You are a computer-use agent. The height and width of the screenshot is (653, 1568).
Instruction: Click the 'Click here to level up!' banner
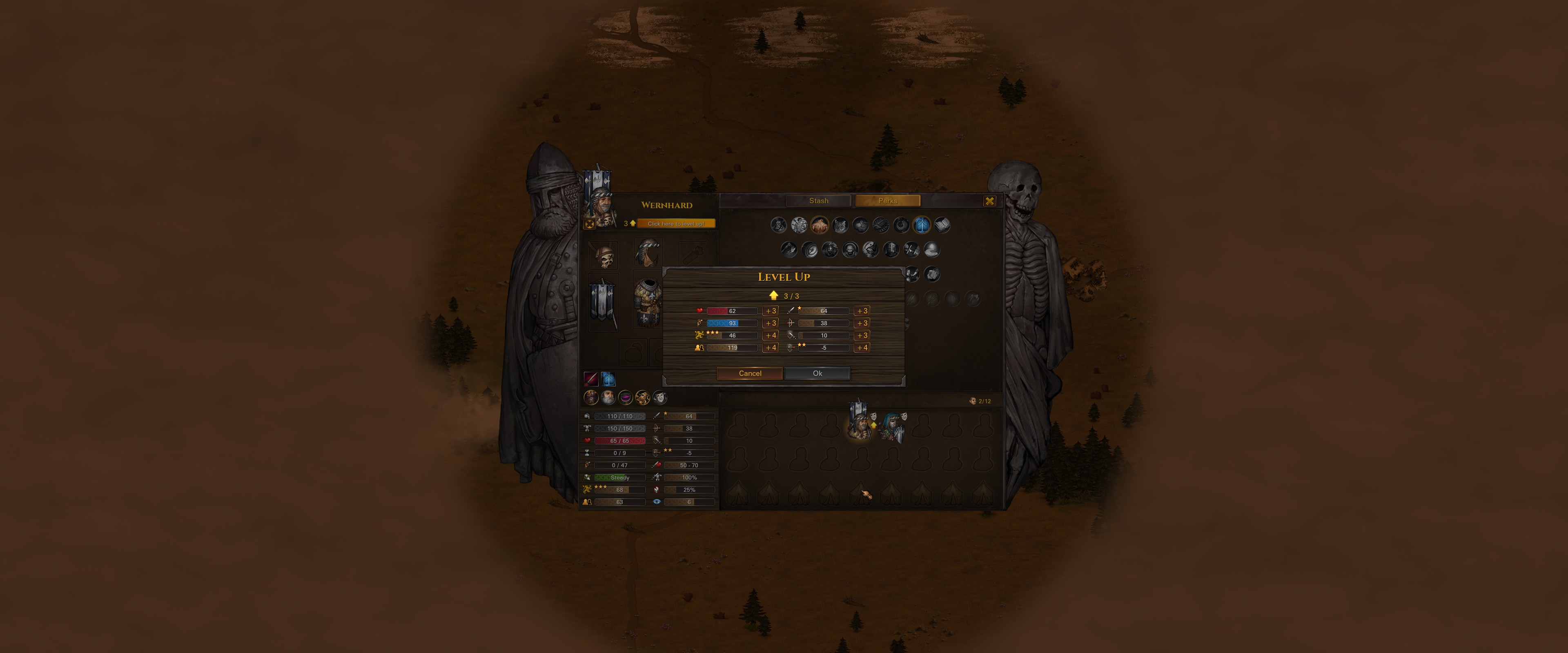point(675,223)
